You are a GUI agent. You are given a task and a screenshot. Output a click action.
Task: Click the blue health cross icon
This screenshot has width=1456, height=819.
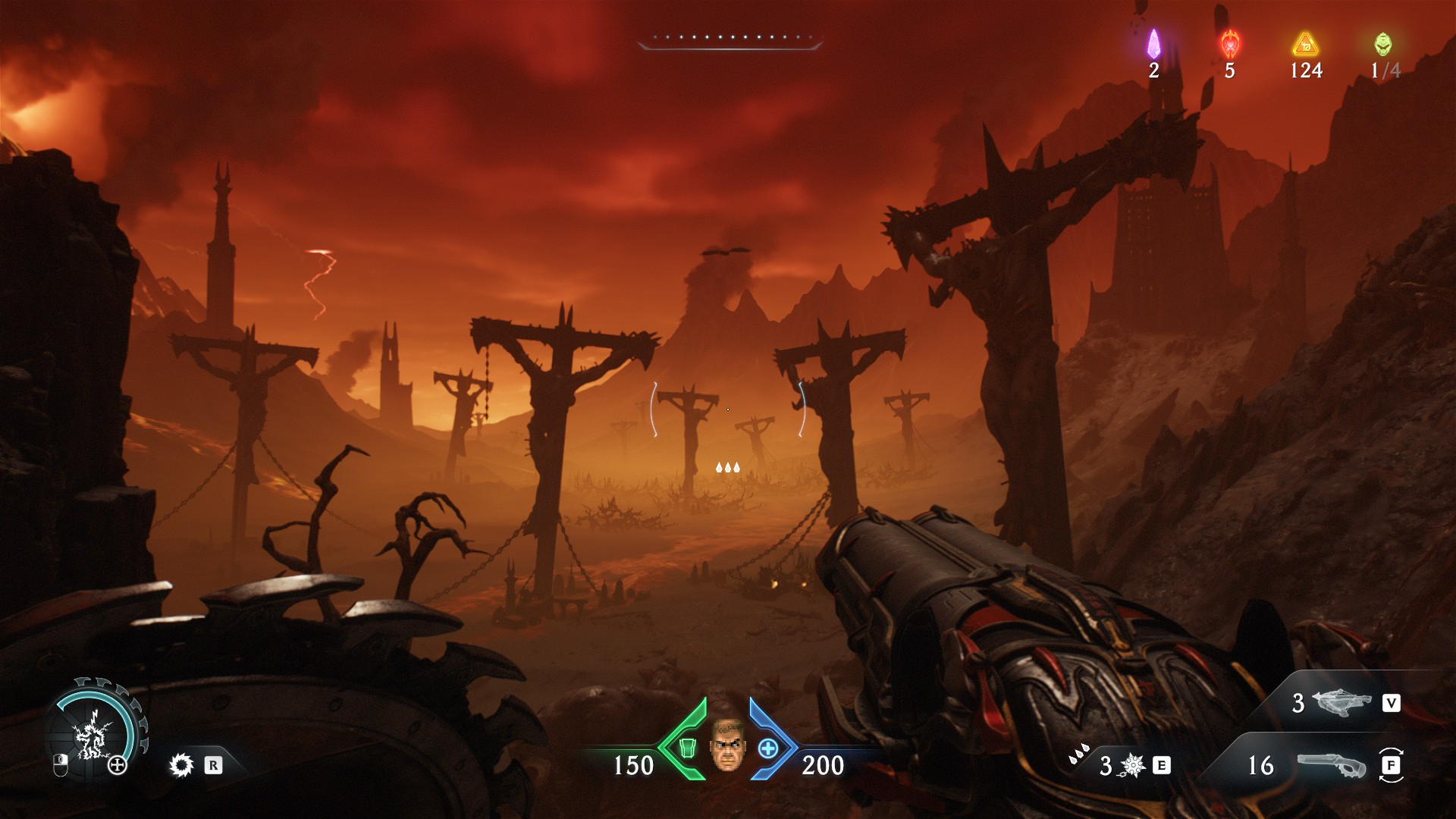[x=768, y=748]
